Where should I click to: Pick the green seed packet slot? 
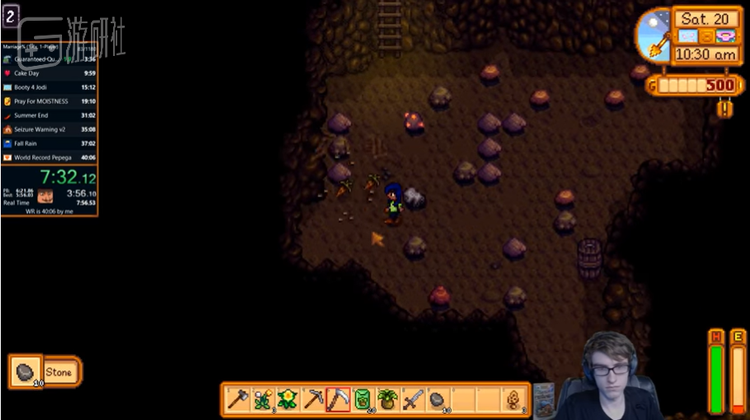363,399
